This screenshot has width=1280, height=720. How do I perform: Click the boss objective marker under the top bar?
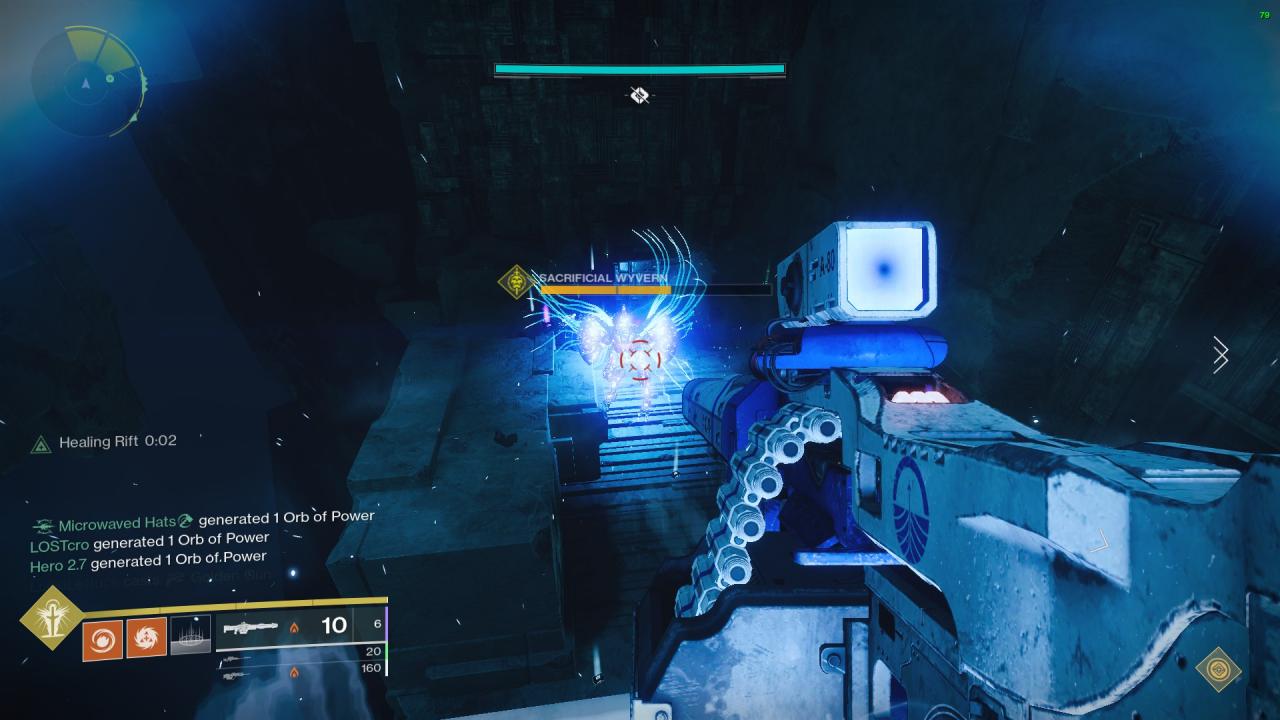pyautogui.click(x=640, y=95)
